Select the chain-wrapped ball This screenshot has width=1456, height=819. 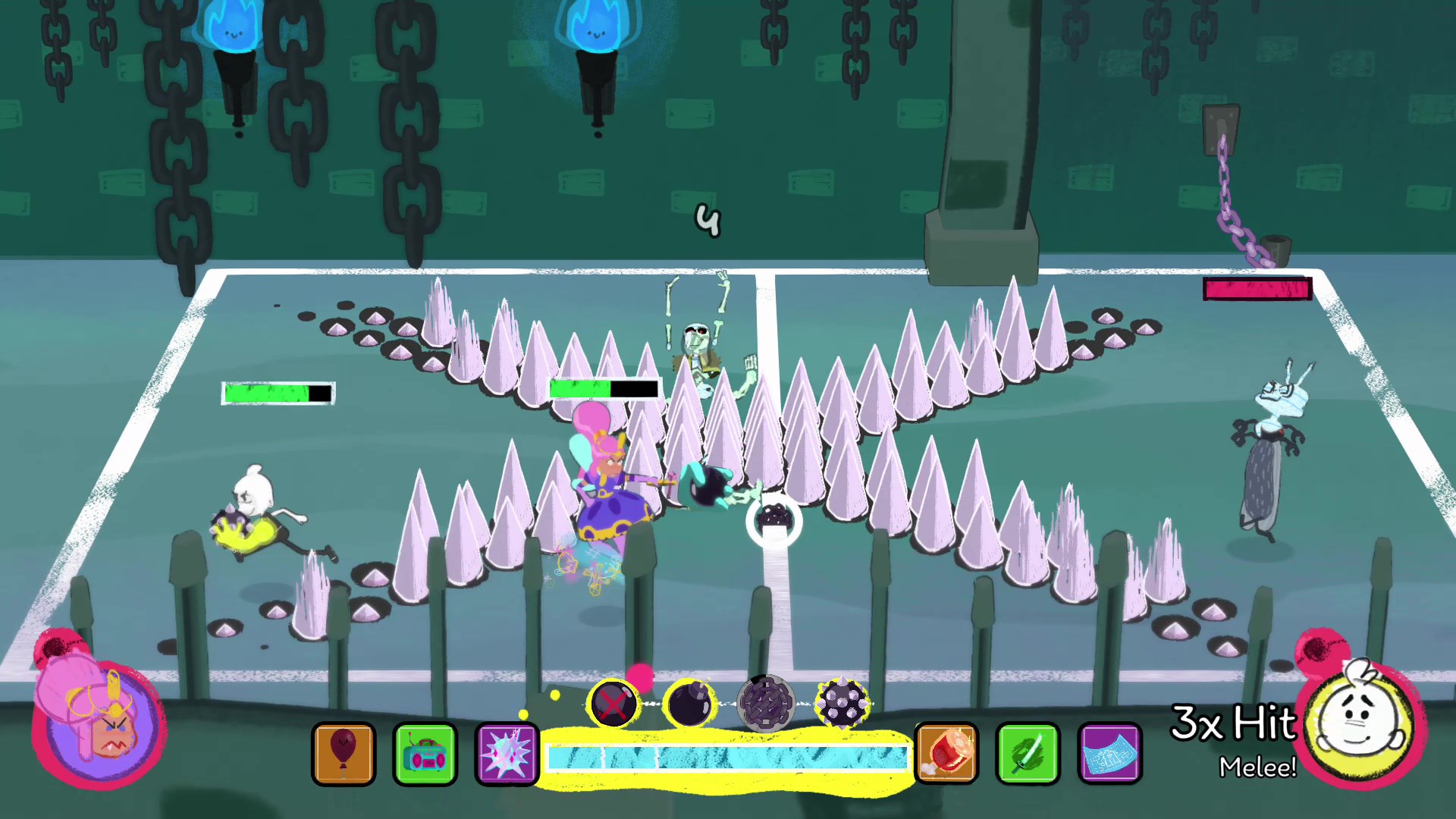pyautogui.click(x=766, y=704)
